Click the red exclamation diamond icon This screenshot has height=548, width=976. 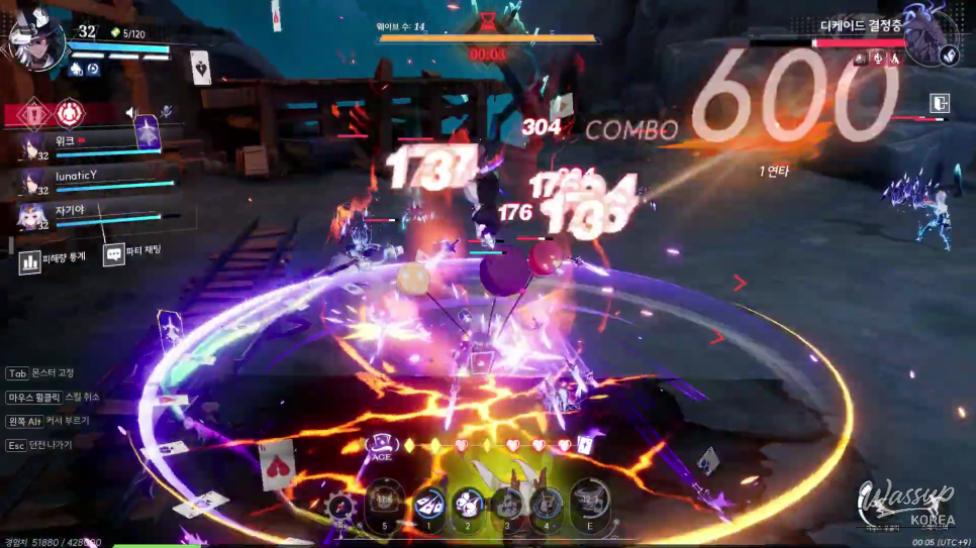tap(35, 113)
